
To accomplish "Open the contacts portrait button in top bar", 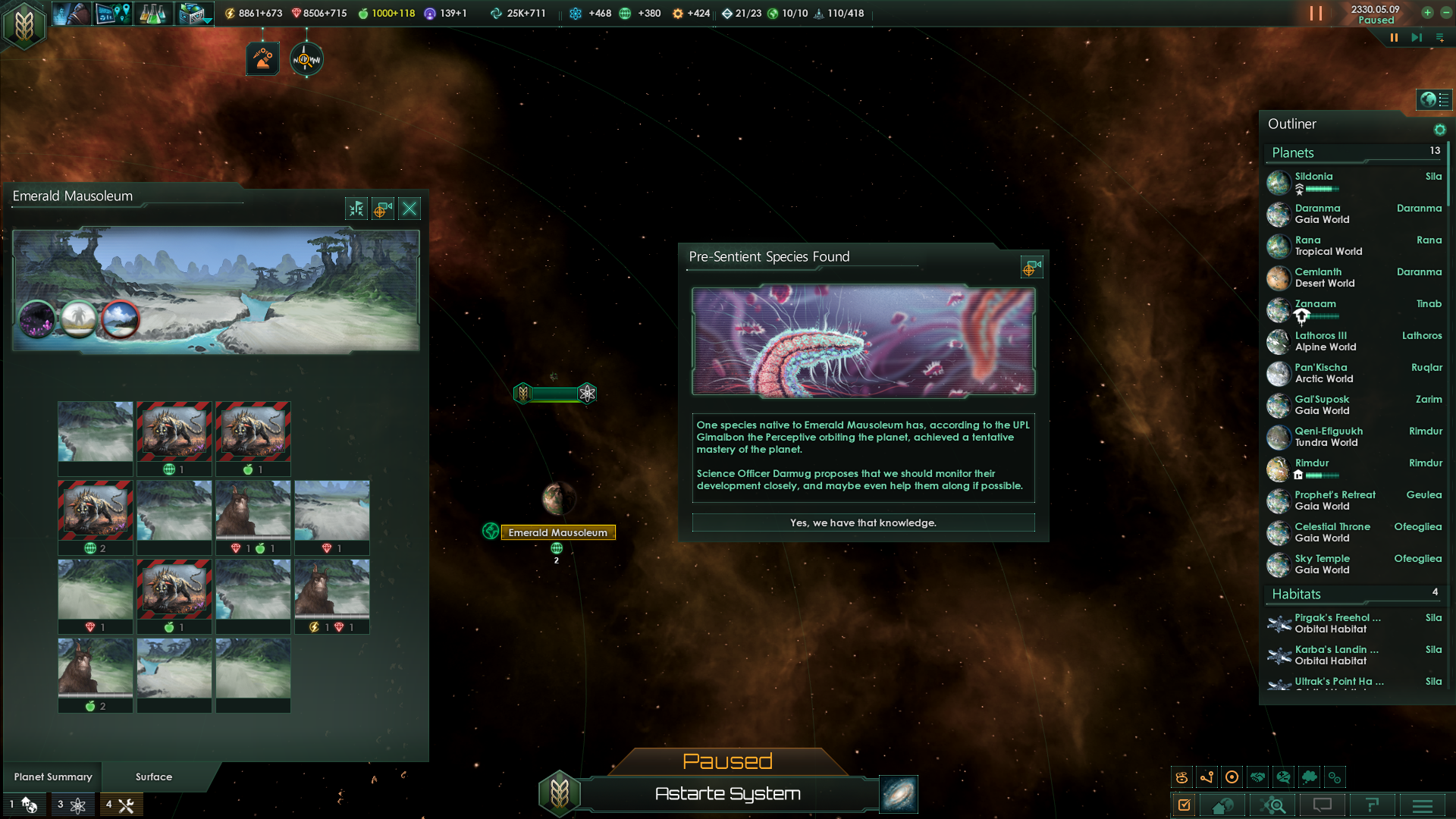I will pos(72,14).
